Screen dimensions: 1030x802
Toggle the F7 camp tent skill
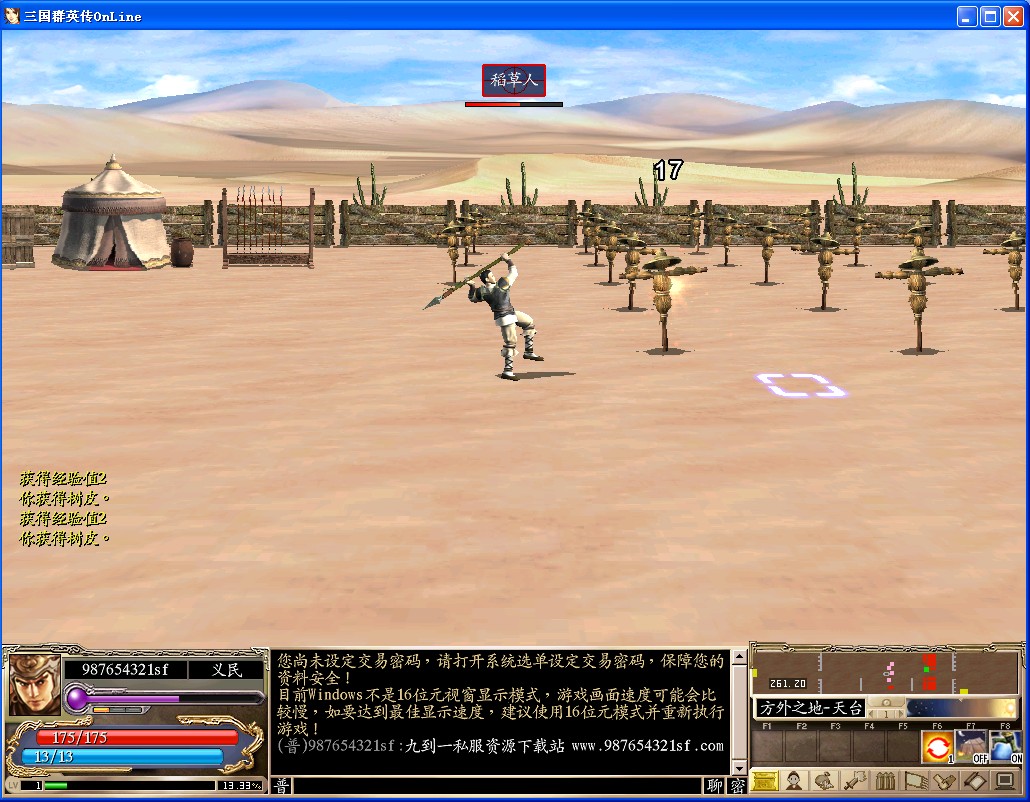971,747
